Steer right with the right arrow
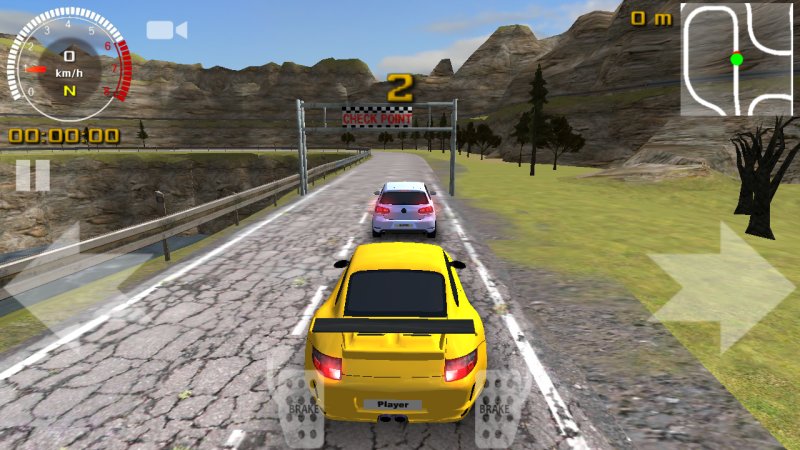Image resolution: width=800 pixels, height=450 pixels. 720,288
